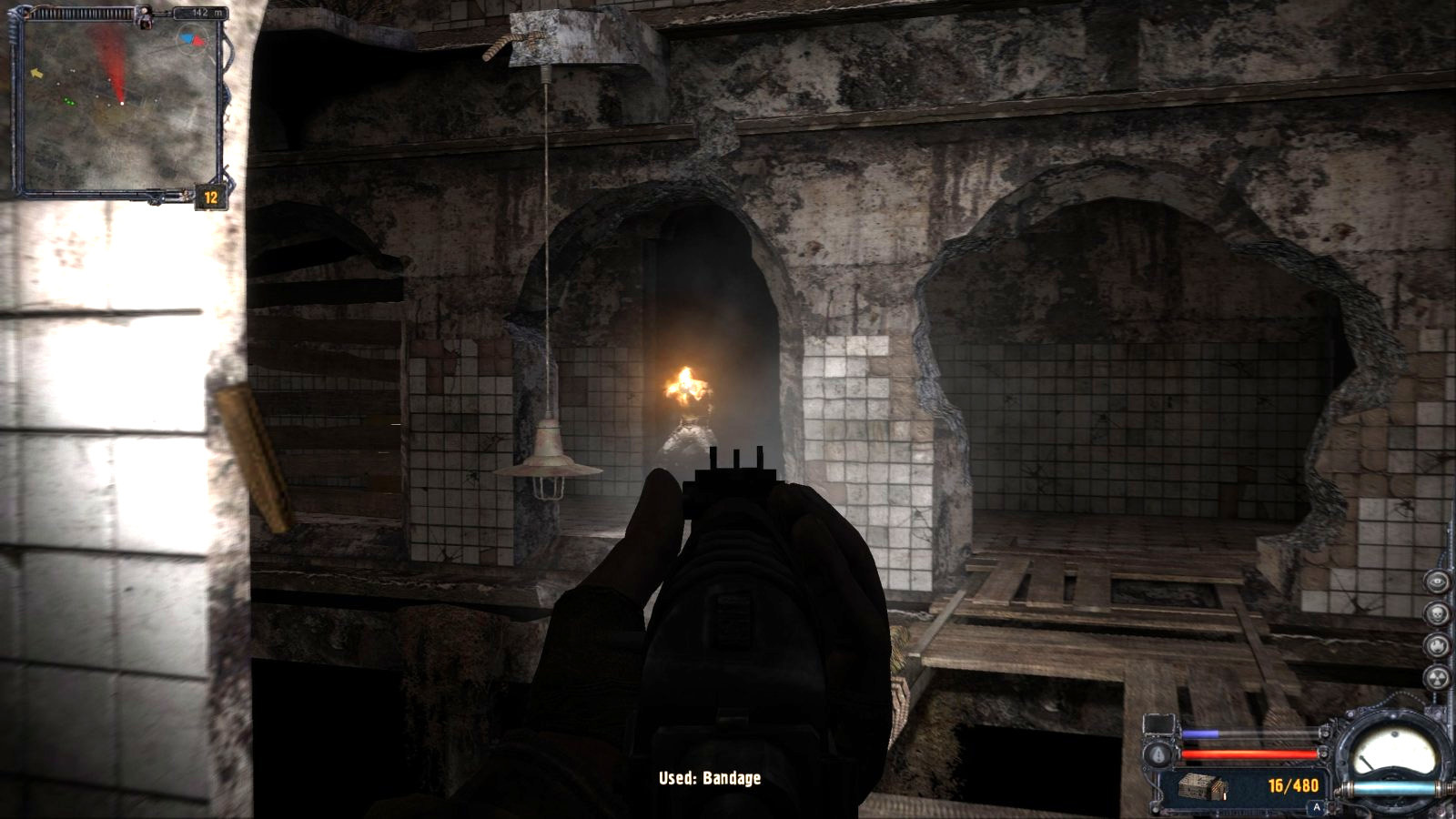The image size is (1456, 819).
Task: Open the yellow '12' contacts counter box
Action: tap(210, 196)
